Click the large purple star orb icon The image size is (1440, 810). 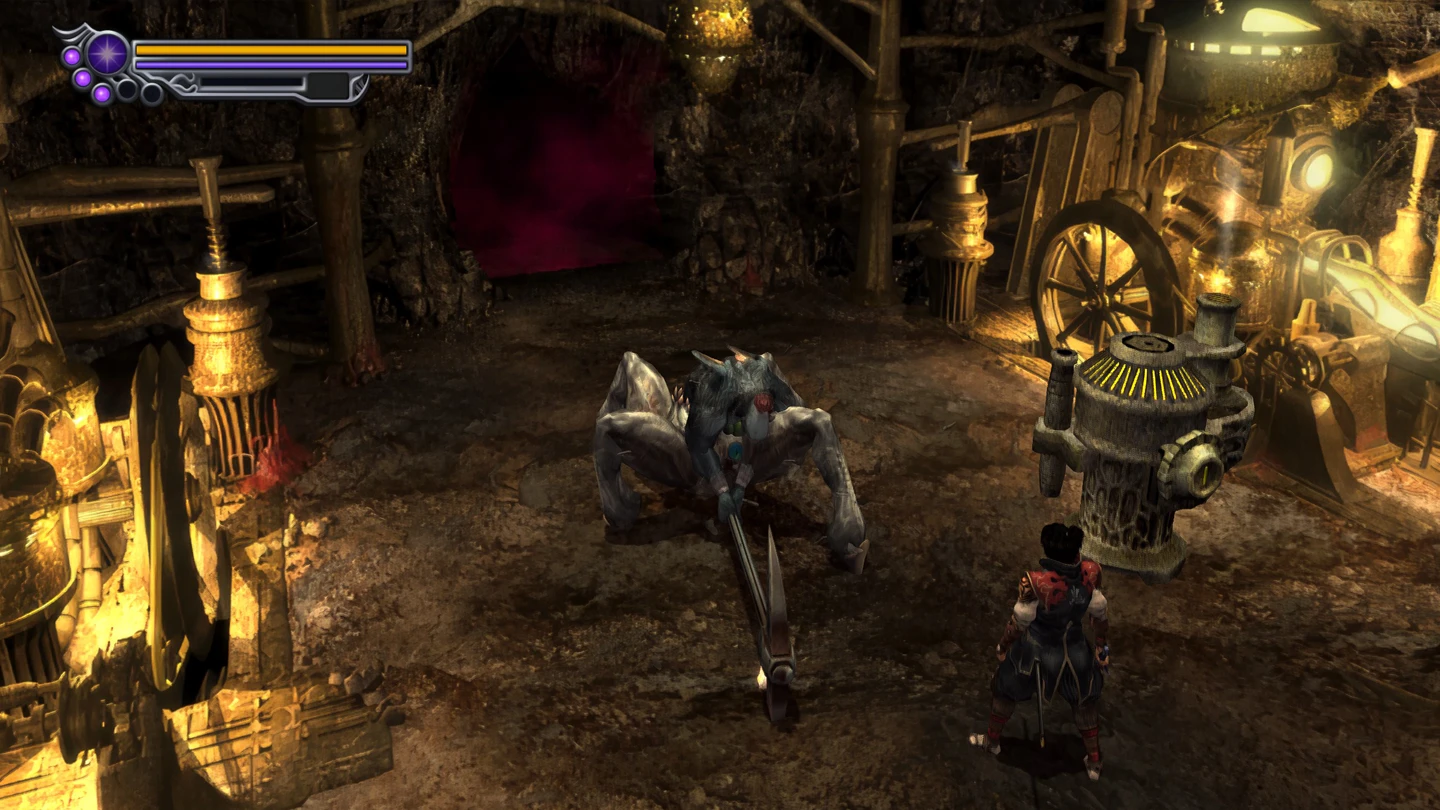pyautogui.click(x=107, y=53)
